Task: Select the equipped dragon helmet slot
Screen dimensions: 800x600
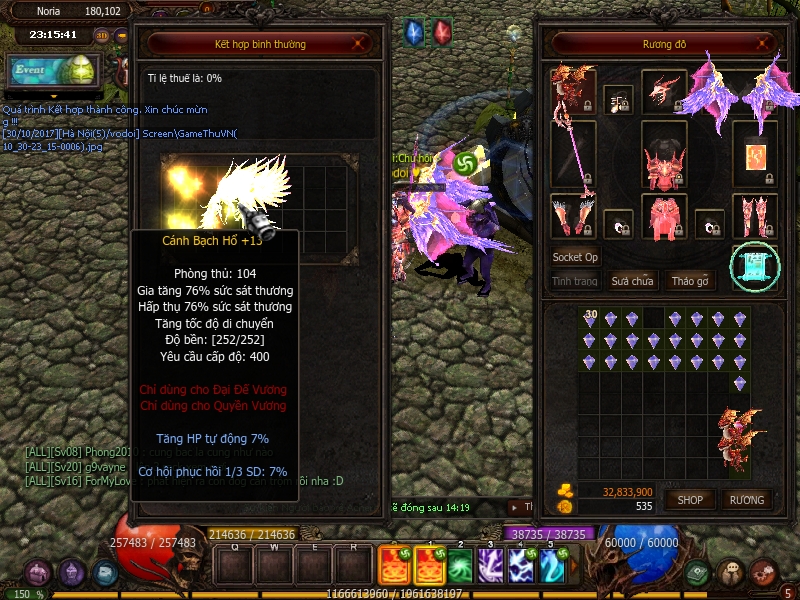Action: click(x=663, y=92)
